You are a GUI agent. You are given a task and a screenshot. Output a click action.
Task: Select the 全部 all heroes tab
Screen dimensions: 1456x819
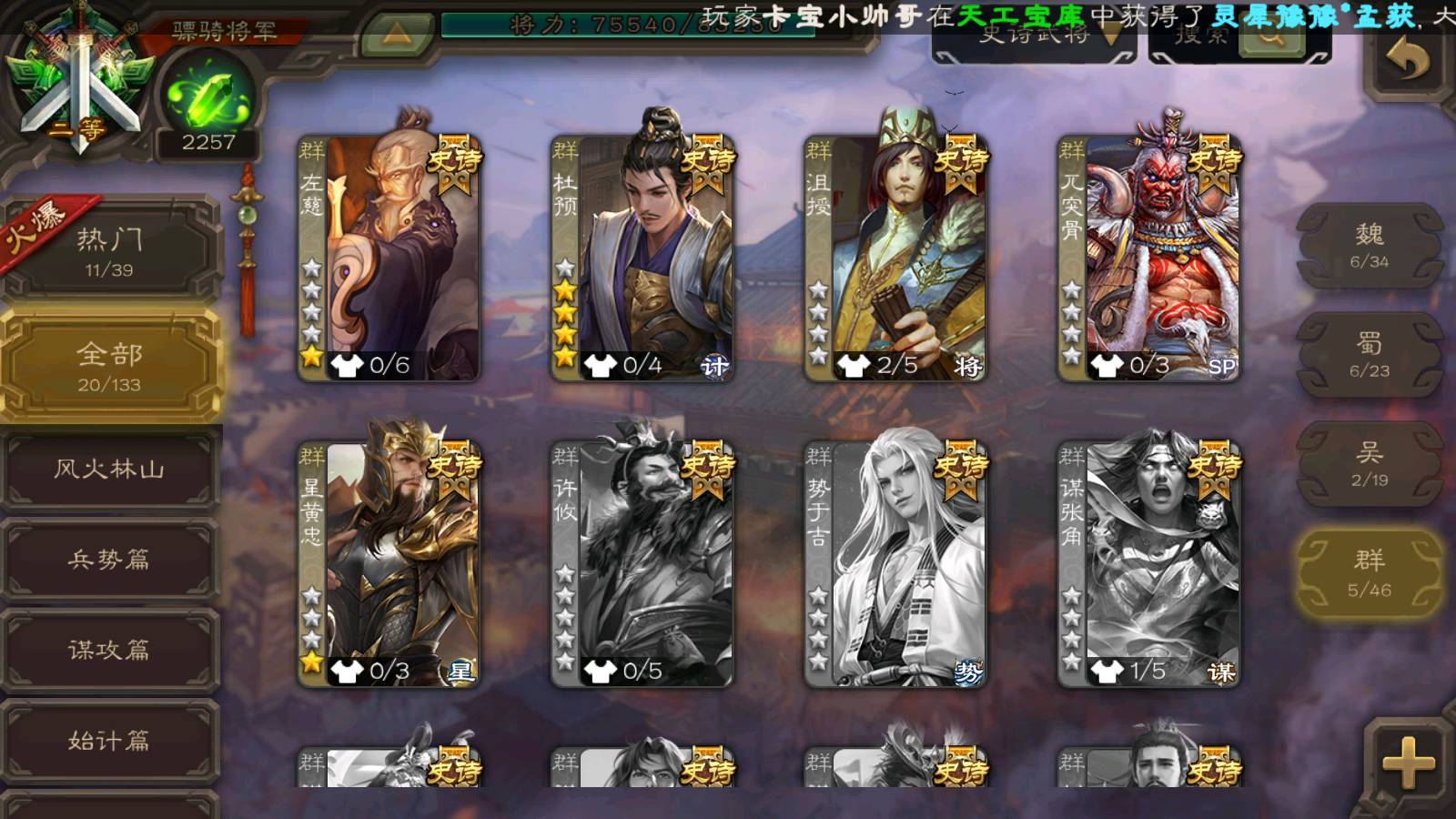point(109,365)
